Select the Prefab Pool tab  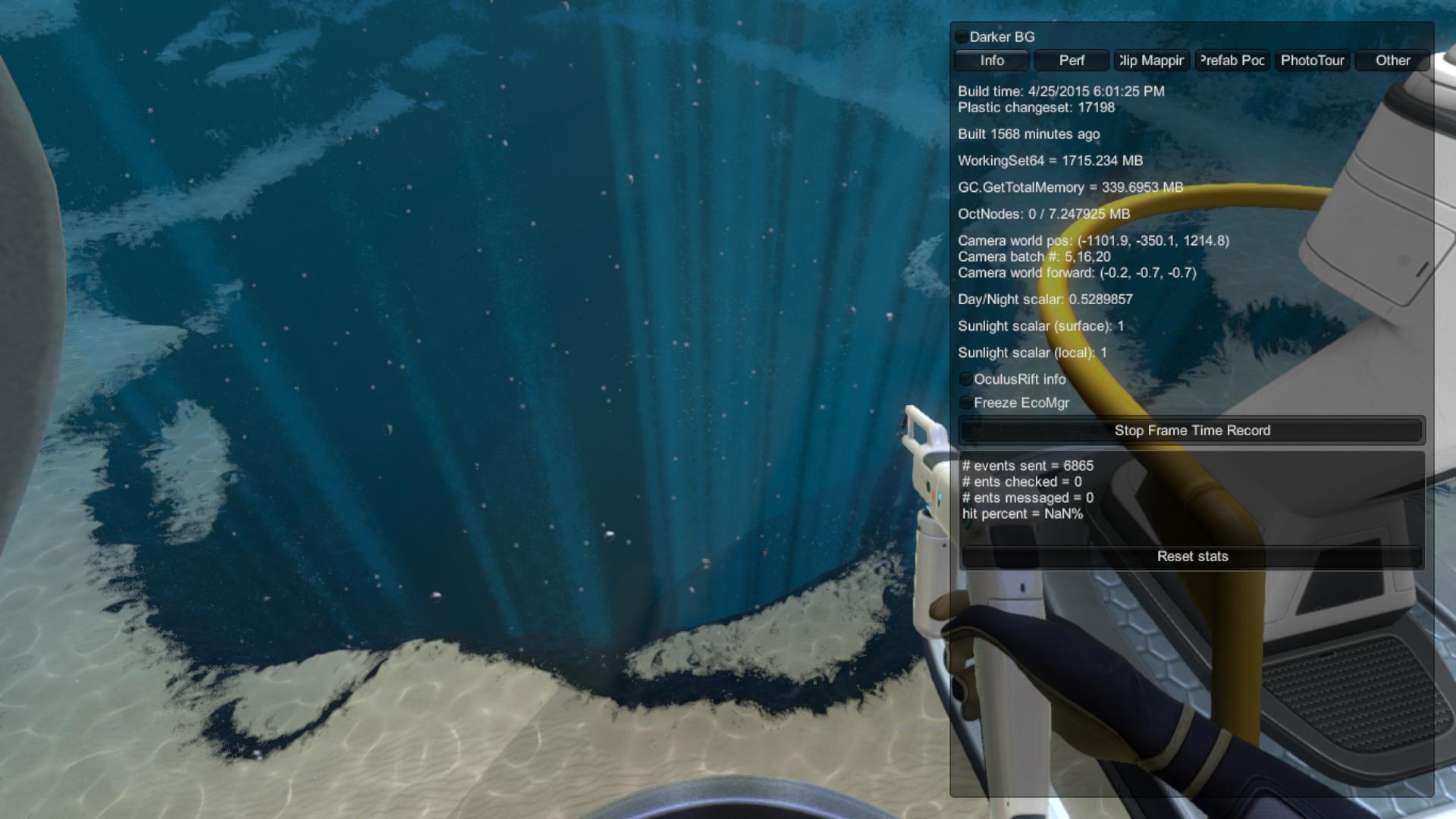pos(1232,61)
